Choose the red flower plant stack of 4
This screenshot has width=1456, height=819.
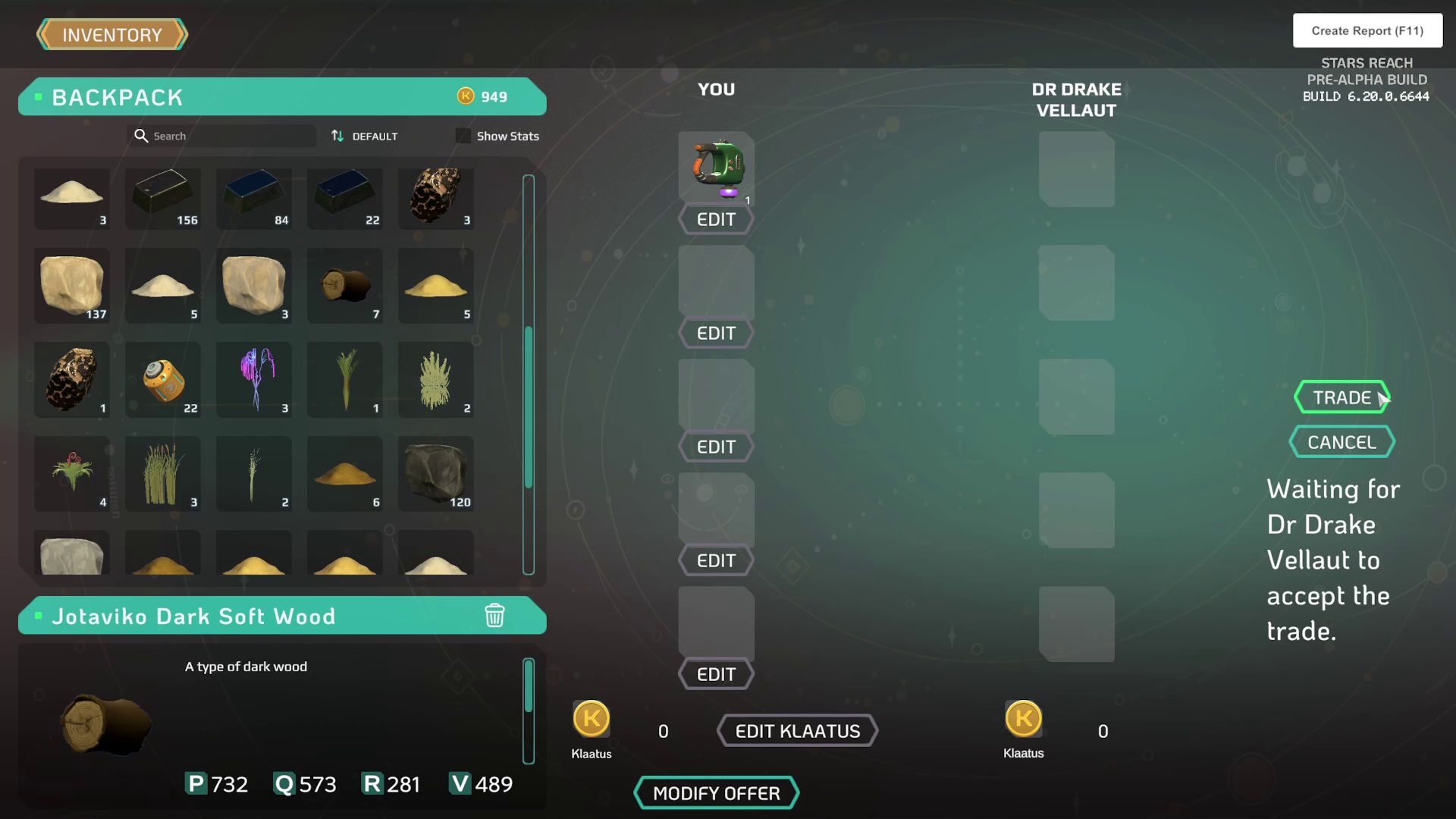click(72, 474)
